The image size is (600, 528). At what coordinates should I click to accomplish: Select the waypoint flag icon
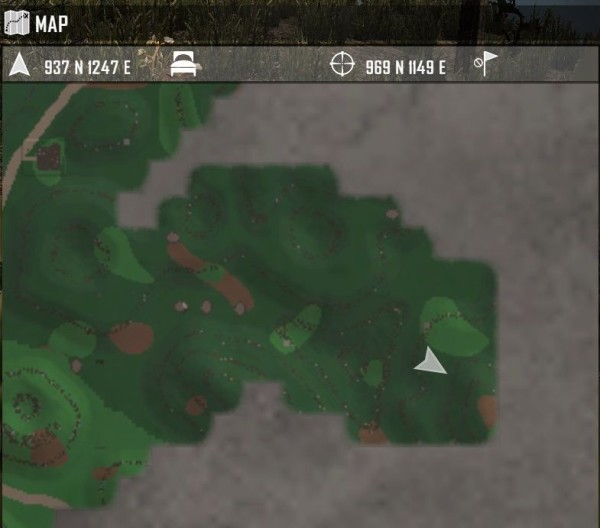[x=486, y=65]
